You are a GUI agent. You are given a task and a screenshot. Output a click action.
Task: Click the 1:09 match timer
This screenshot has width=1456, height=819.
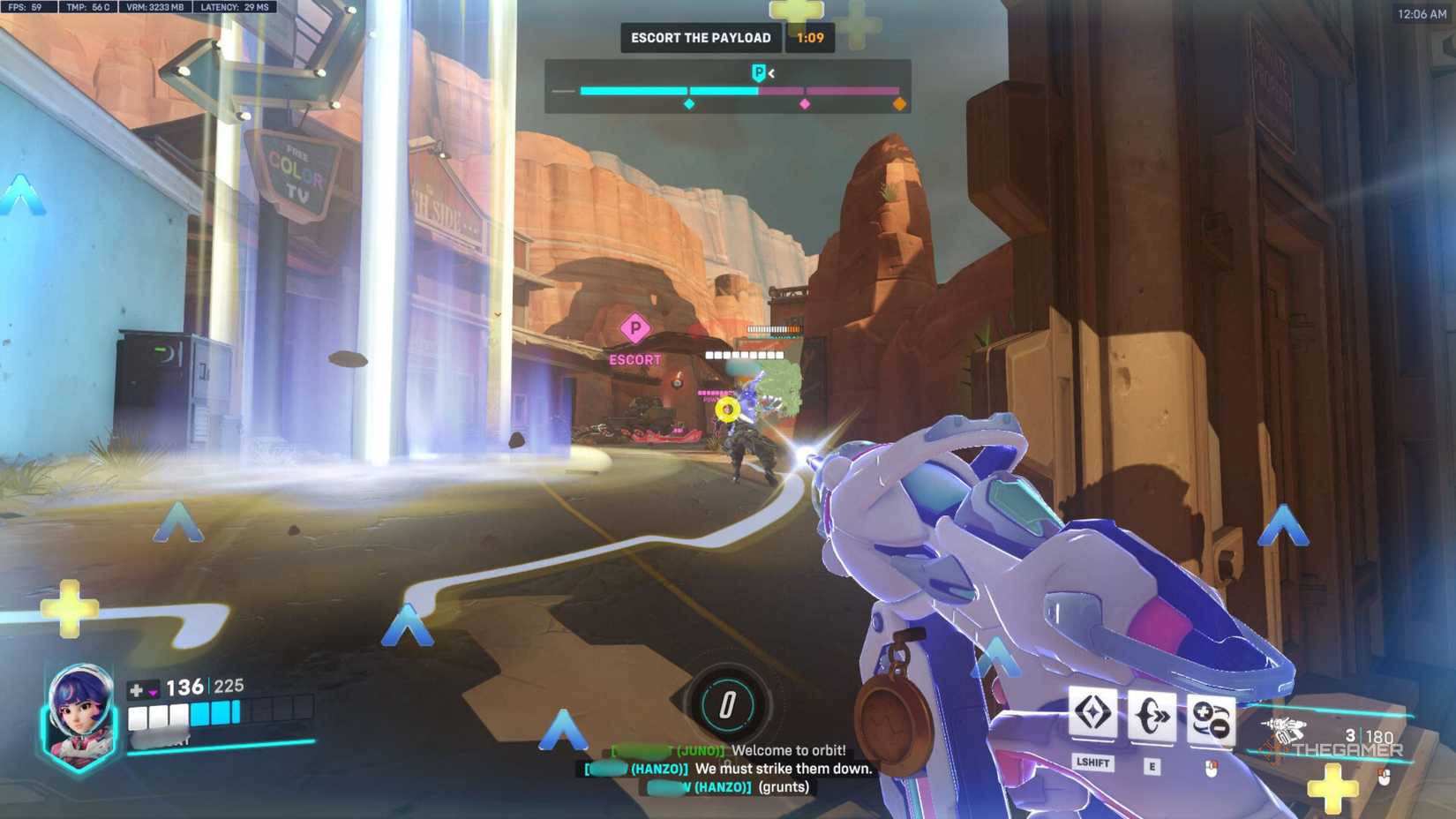tap(808, 37)
